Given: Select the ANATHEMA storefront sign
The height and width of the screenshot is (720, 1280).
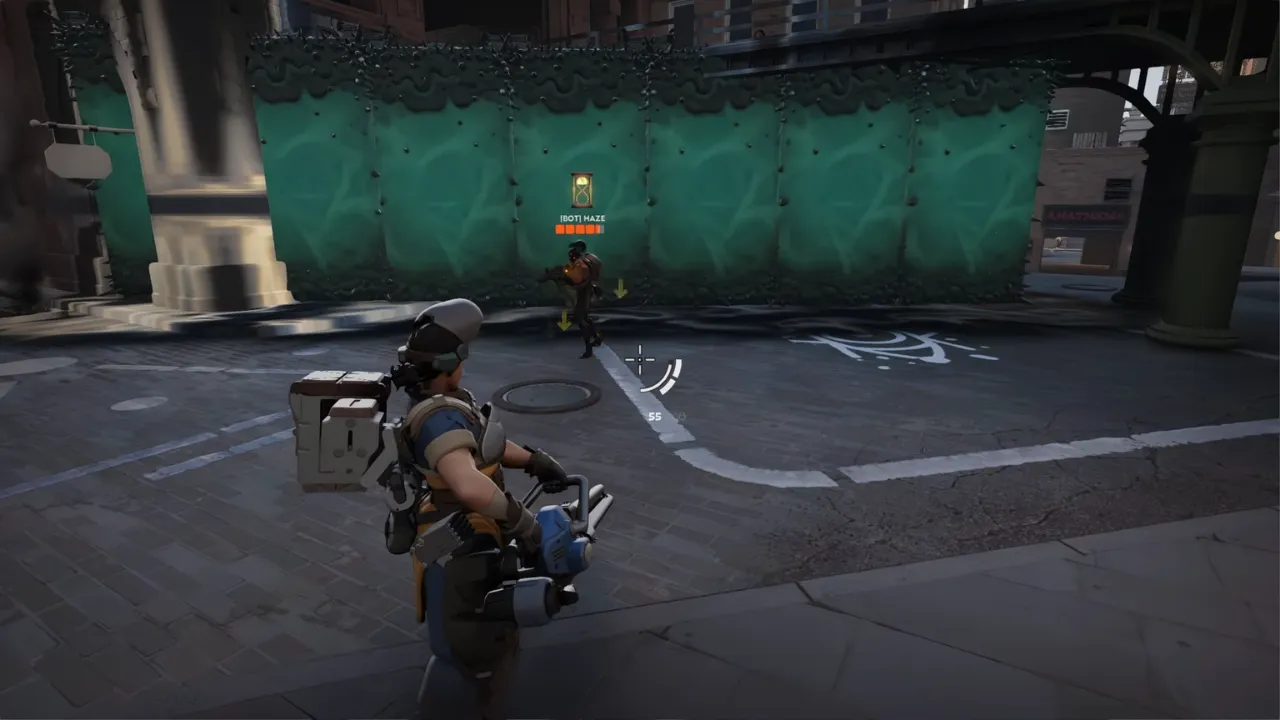Looking at the screenshot, I should tap(1085, 215).
